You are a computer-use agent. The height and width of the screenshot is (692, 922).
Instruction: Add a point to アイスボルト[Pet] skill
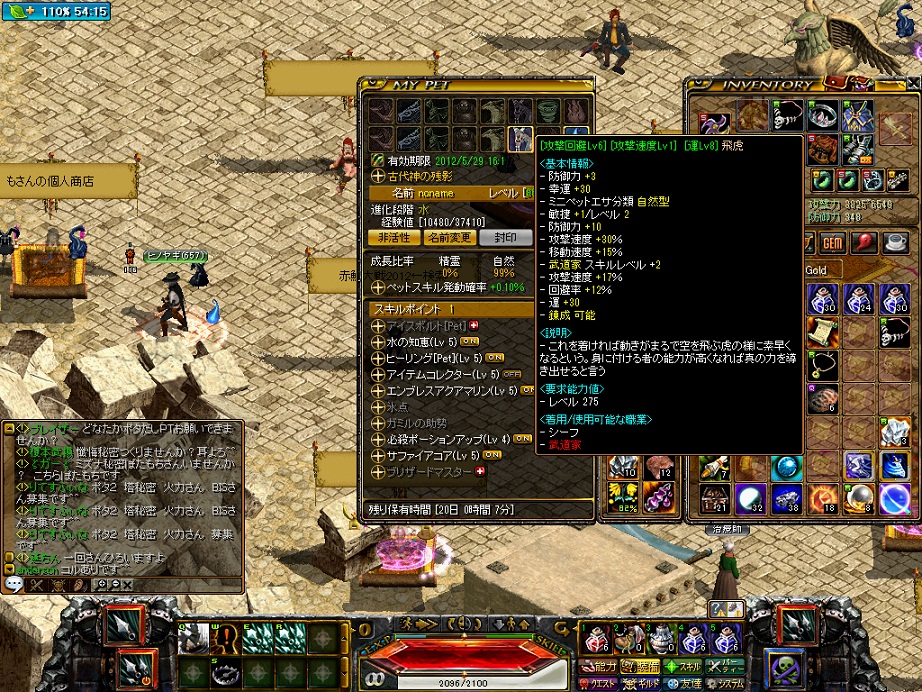pos(473,325)
